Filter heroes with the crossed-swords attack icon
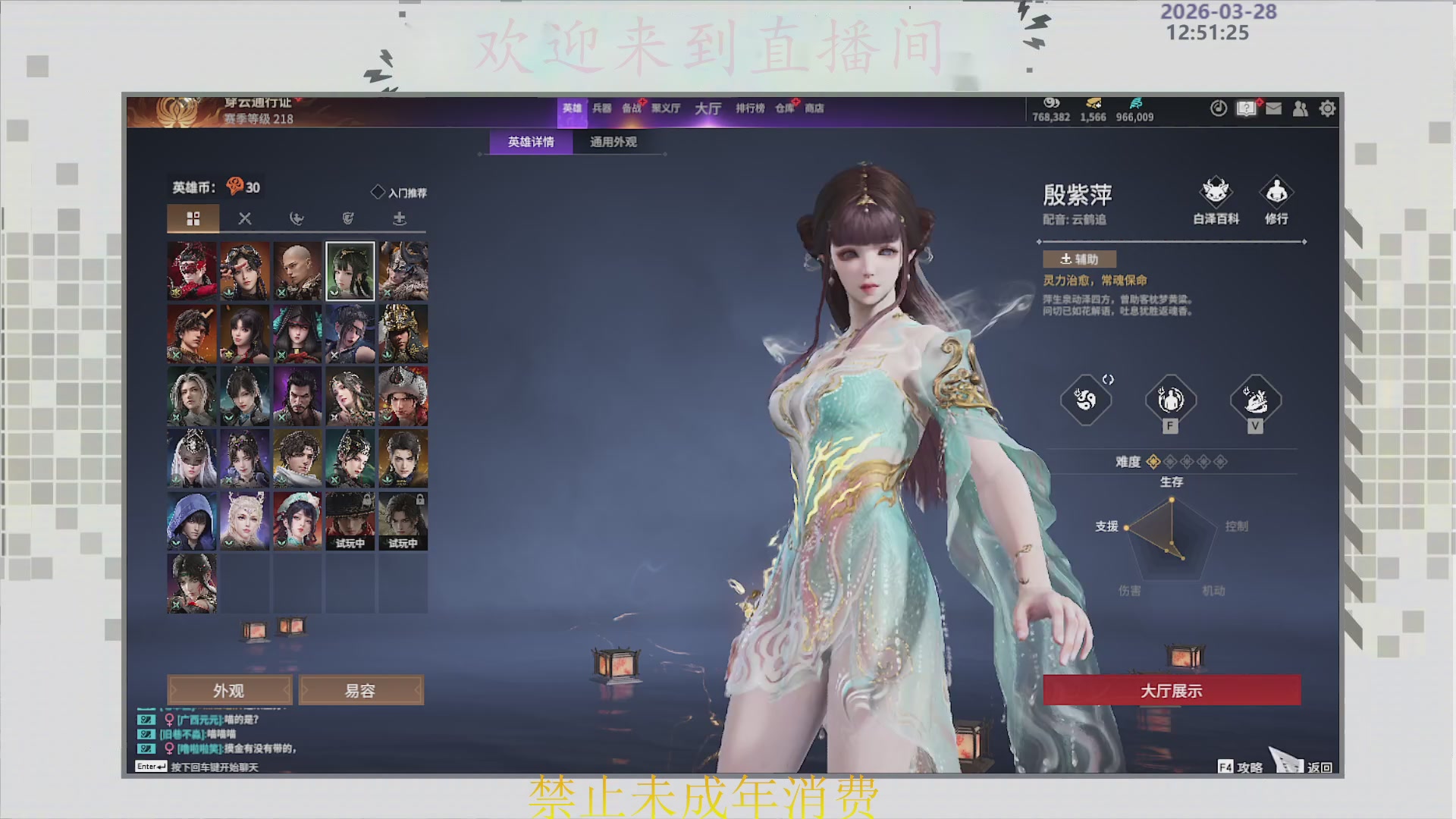The width and height of the screenshot is (1456, 819). tap(244, 219)
